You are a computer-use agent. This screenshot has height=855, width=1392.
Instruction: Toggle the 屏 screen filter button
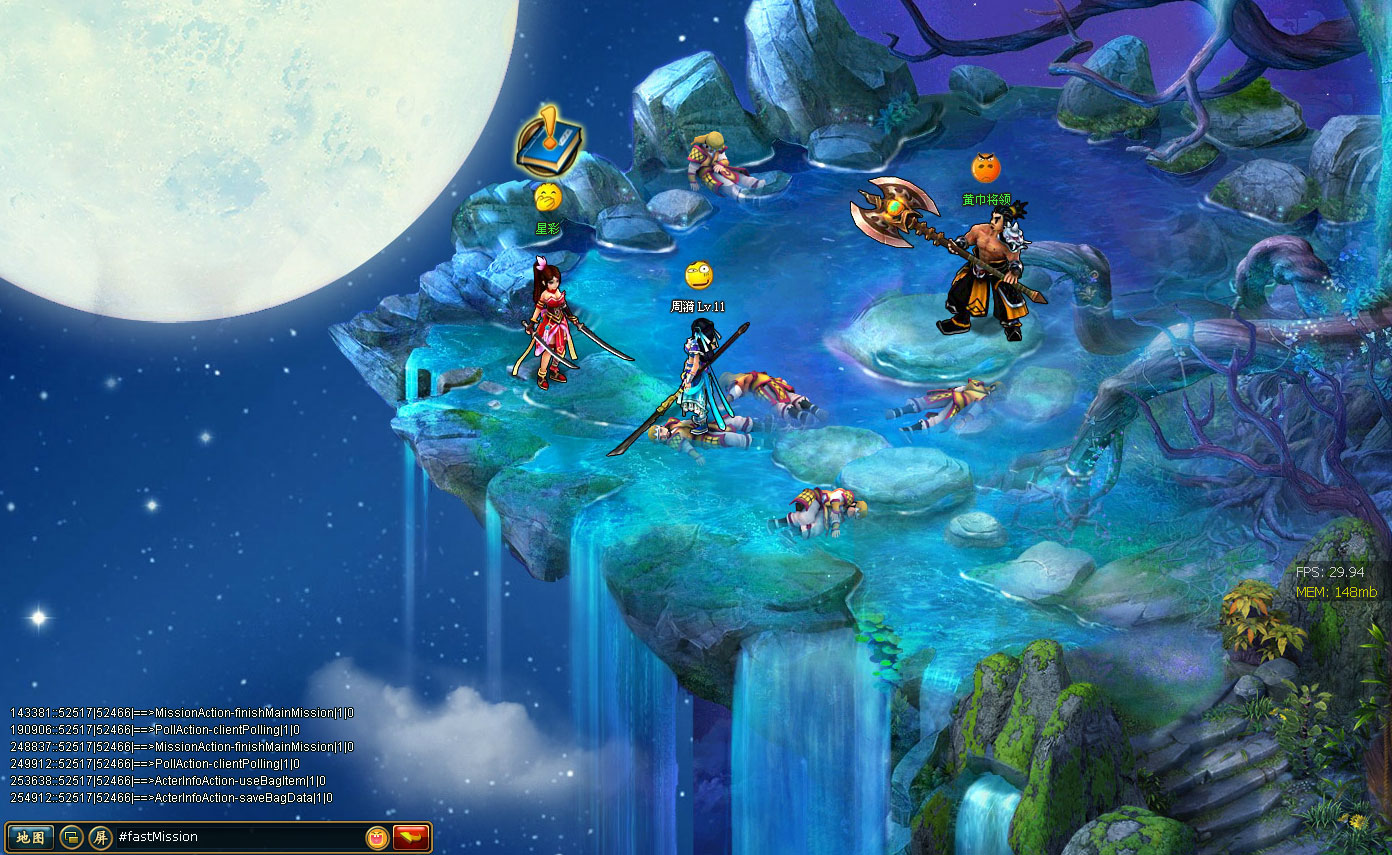point(100,837)
